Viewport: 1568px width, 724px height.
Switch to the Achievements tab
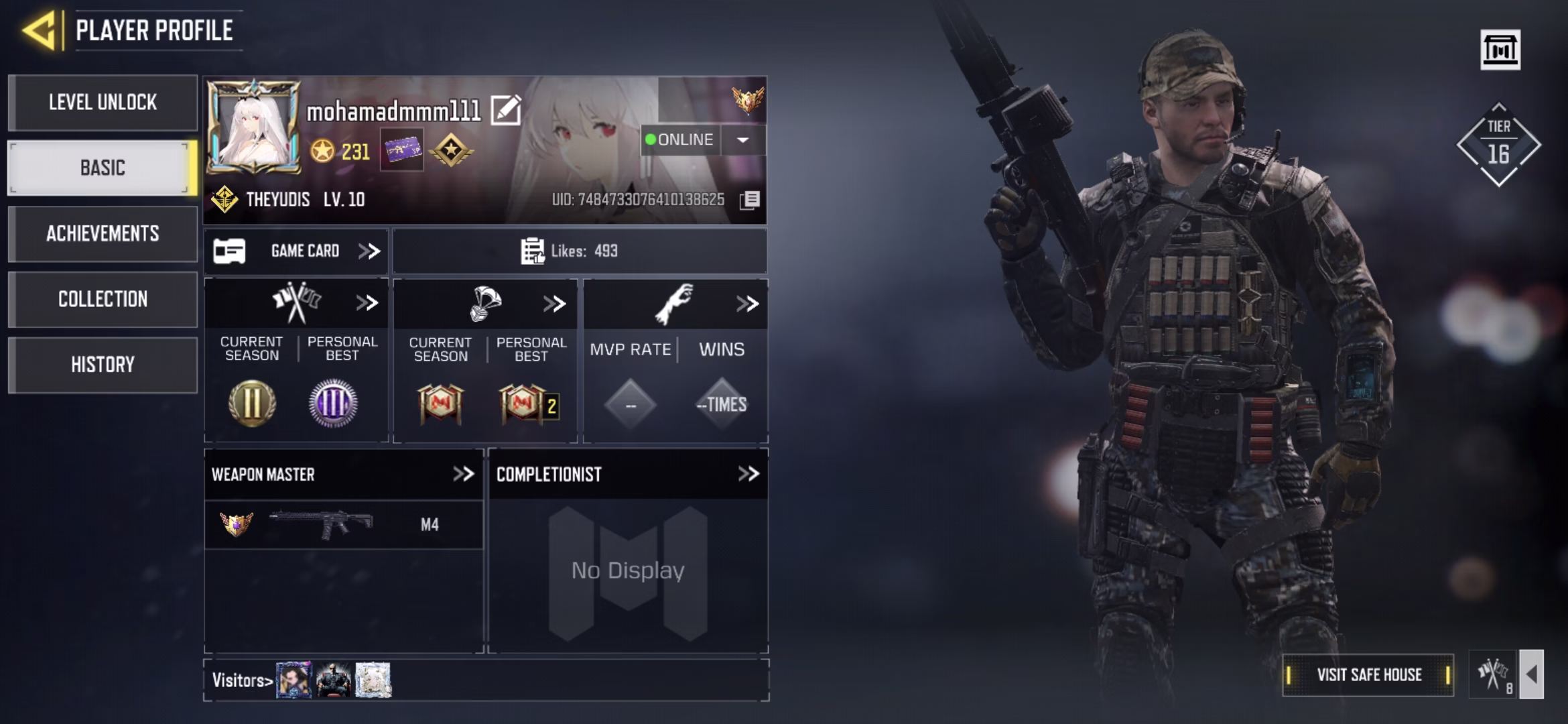pos(103,233)
